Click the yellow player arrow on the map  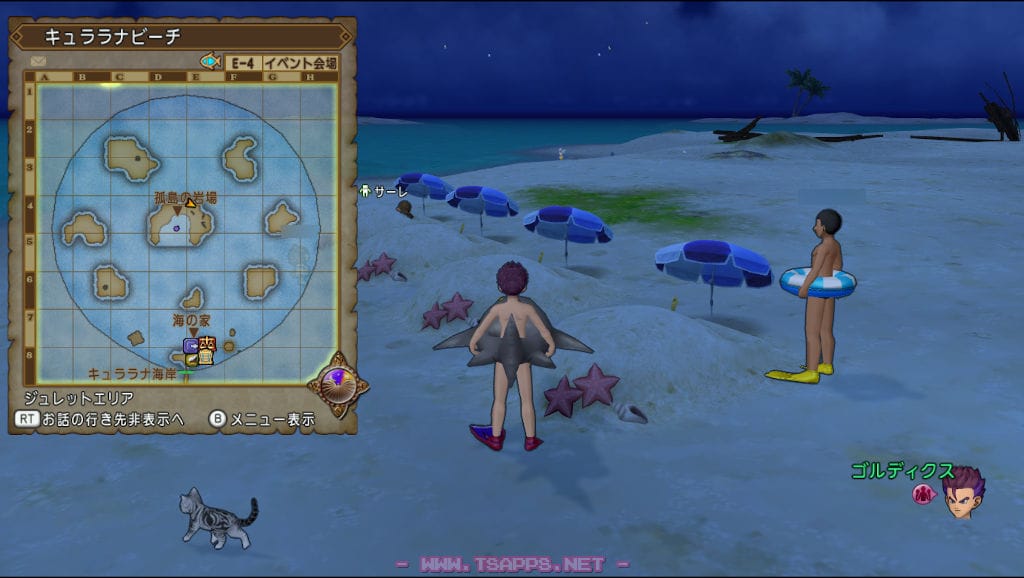tap(191, 203)
